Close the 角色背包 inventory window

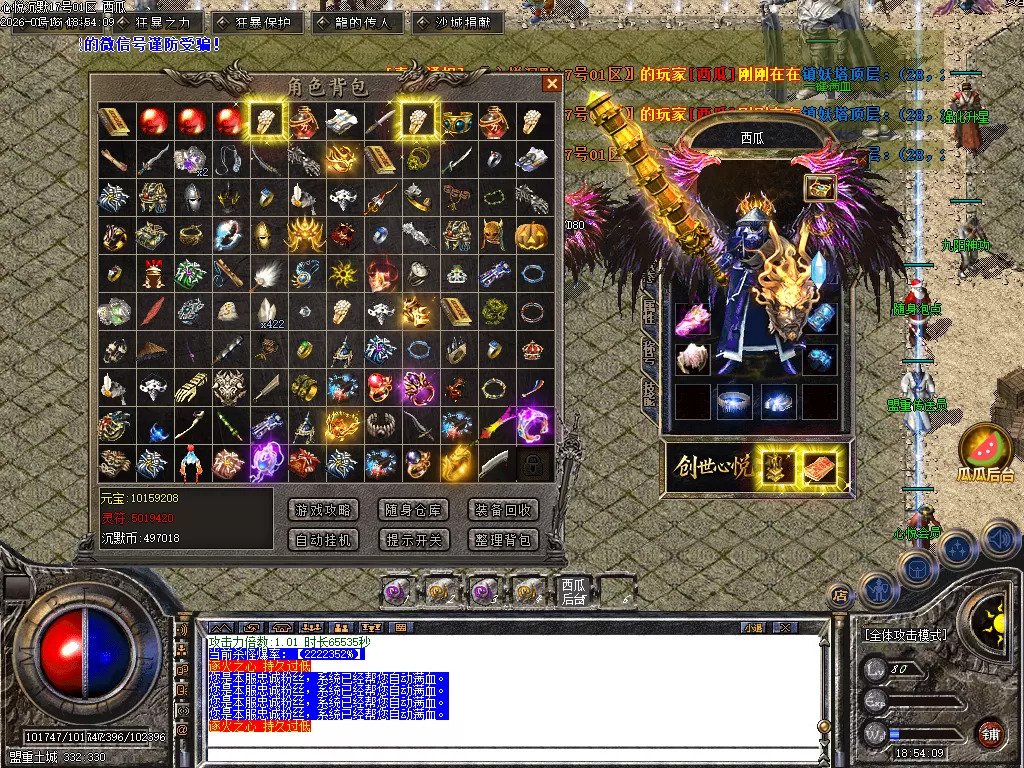[x=551, y=84]
